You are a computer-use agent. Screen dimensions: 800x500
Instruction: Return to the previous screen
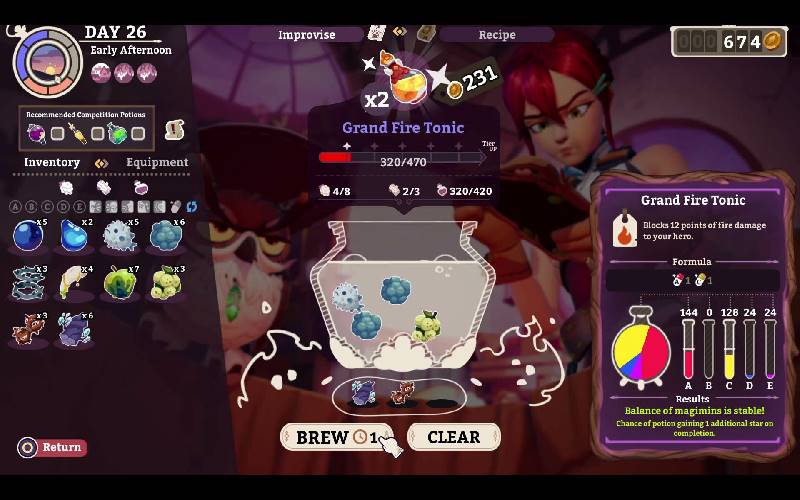(52, 447)
